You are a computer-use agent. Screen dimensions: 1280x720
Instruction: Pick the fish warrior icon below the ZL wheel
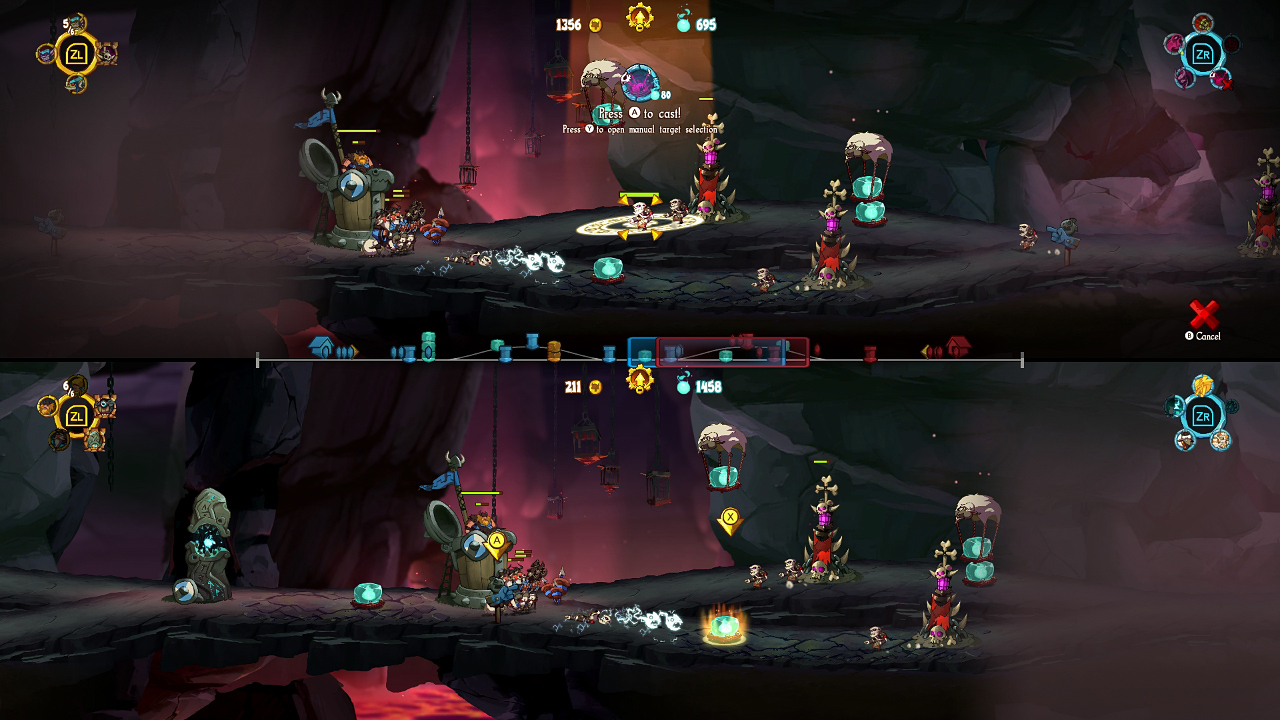(74, 82)
